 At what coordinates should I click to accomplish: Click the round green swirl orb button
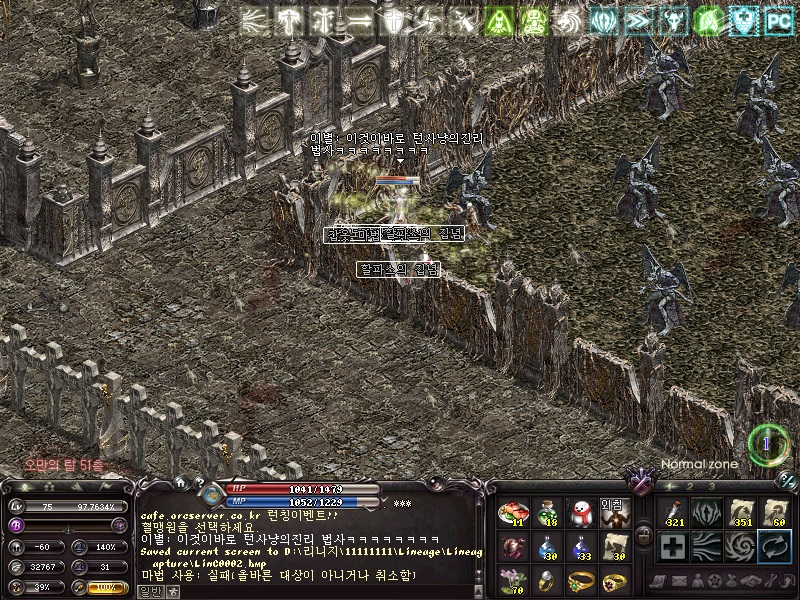[768, 443]
